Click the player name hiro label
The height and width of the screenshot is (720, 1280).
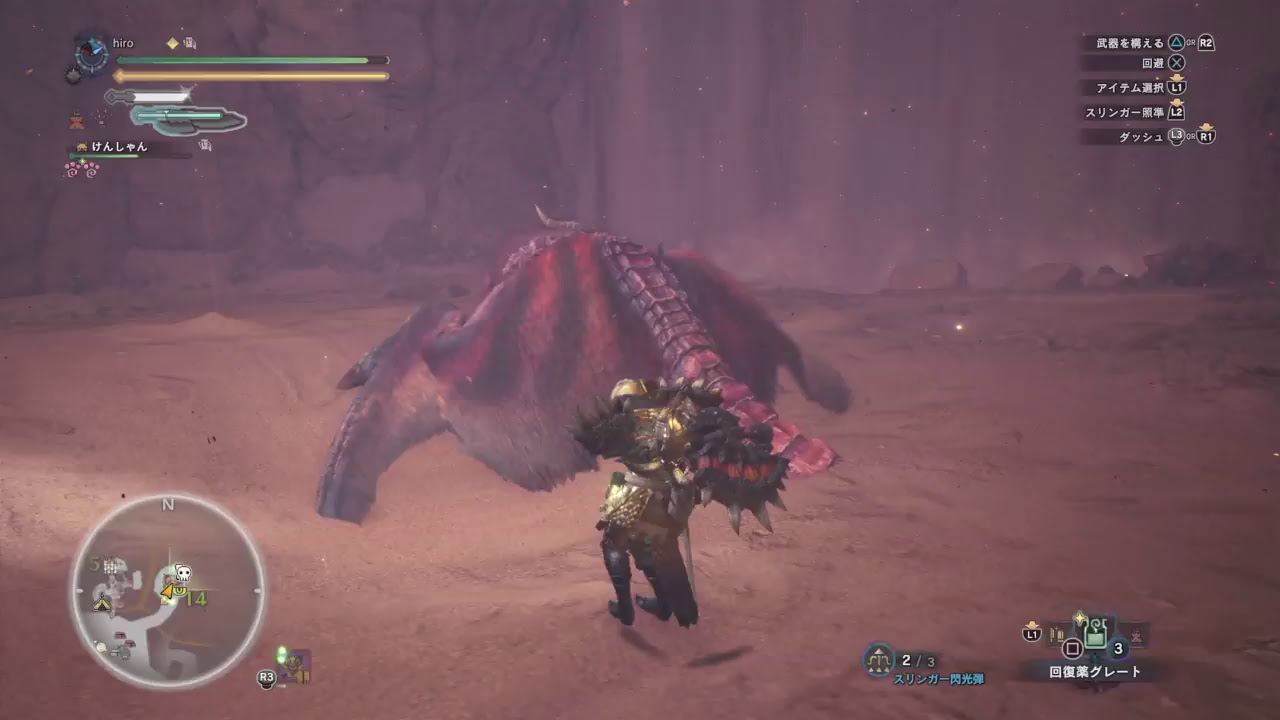(x=123, y=44)
